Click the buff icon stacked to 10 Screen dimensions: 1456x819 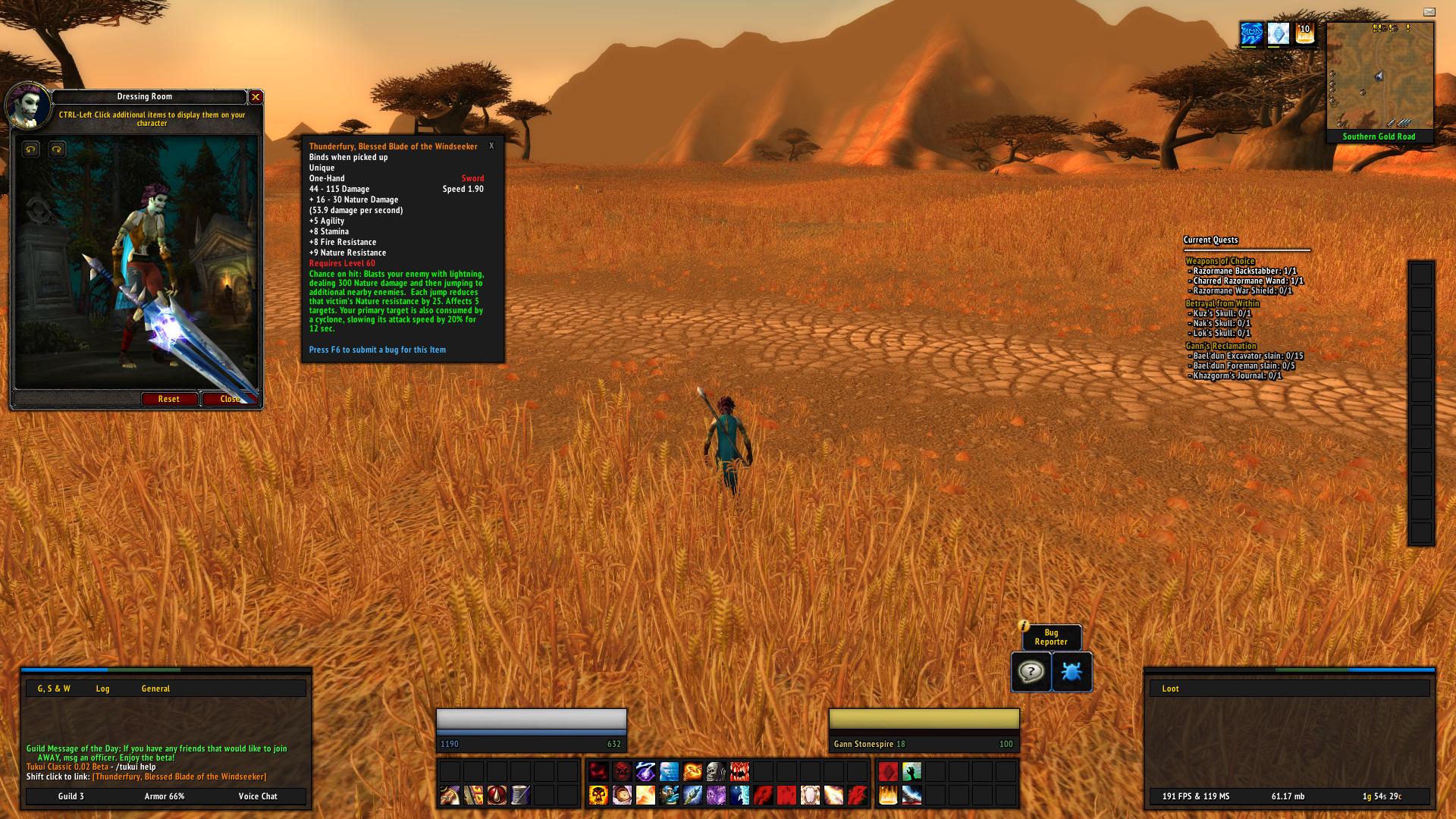pyautogui.click(x=1304, y=33)
